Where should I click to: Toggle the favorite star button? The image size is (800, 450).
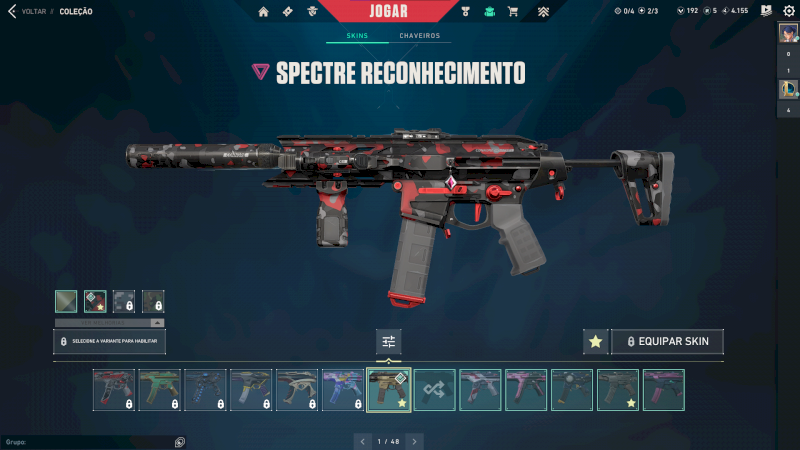pyautogui.click(x=595, y=341)
